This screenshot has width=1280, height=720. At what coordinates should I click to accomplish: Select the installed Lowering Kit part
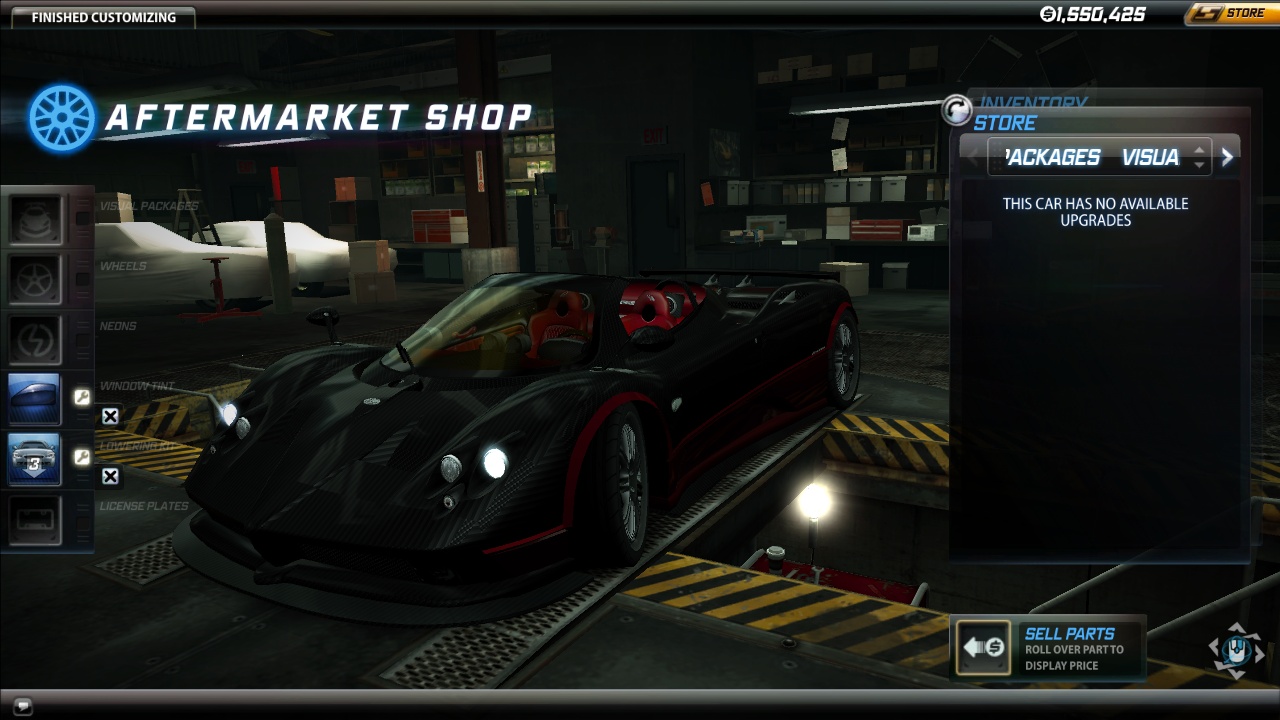tap(36, 459)
